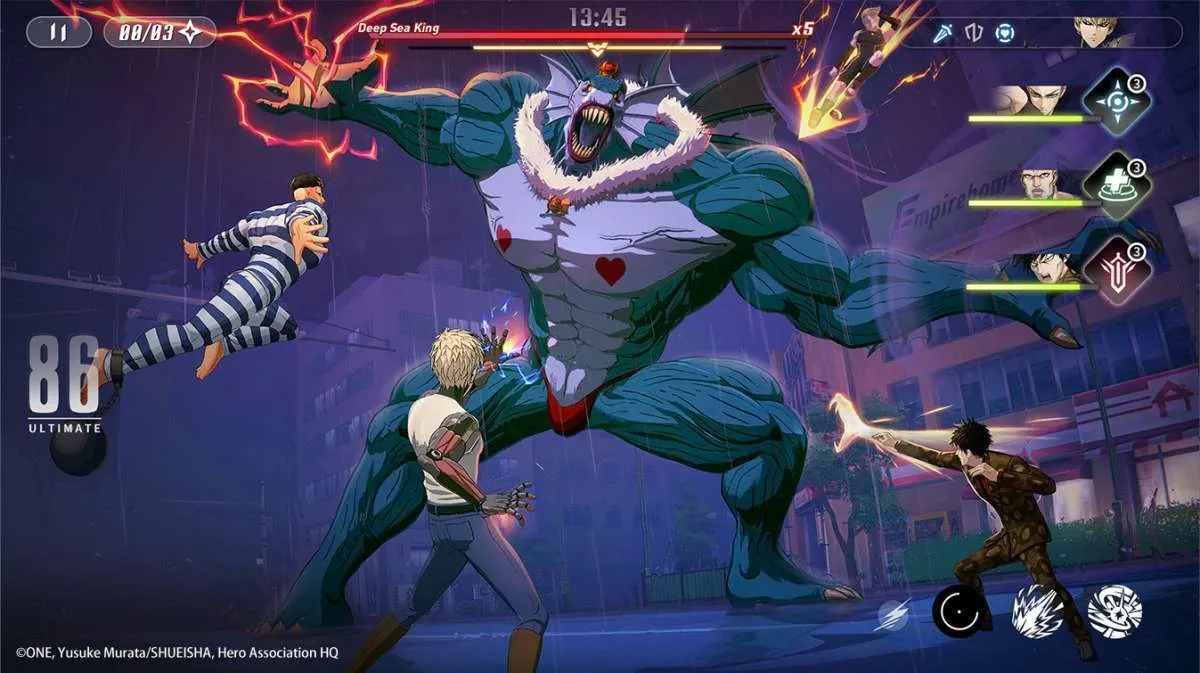Use the green cross healing skill
The width and height of the screenshot is (1200, 673).
[x=1116, y=186]
